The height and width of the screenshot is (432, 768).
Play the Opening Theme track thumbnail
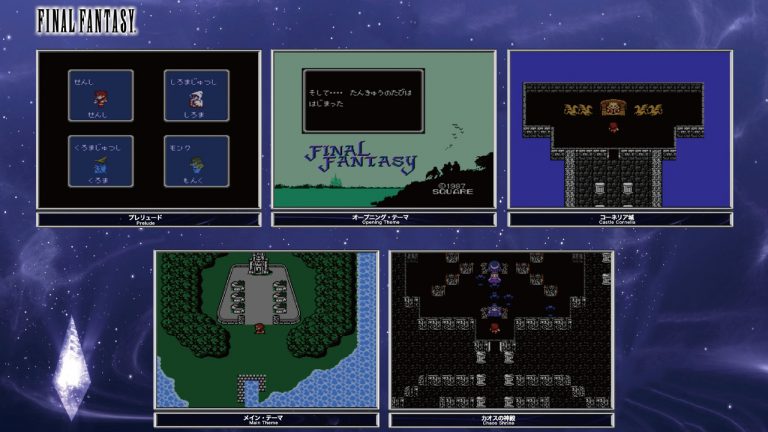point(384,130)
